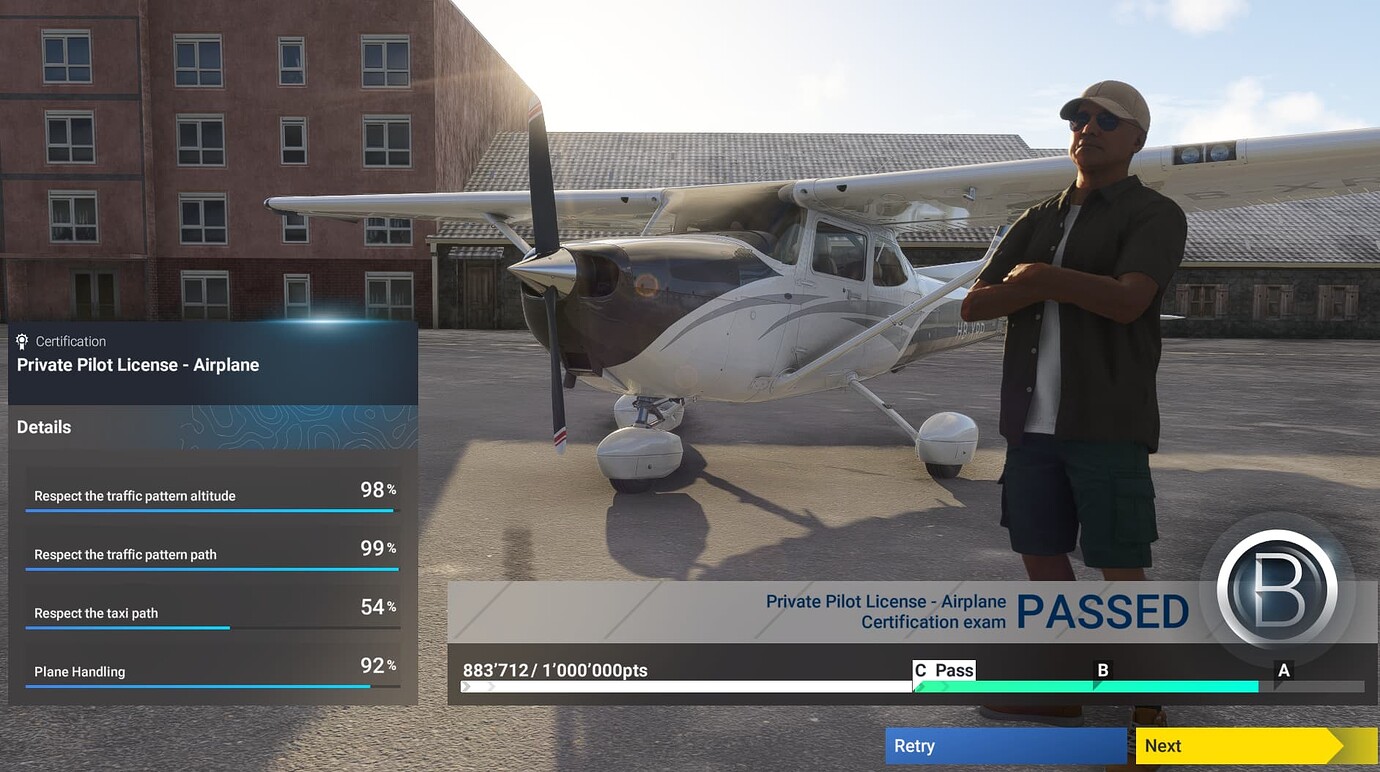Click the "883'712 / 1'000'000pts" score text
The width and height of the screenshot is (1380, 772).
(553, 670)
